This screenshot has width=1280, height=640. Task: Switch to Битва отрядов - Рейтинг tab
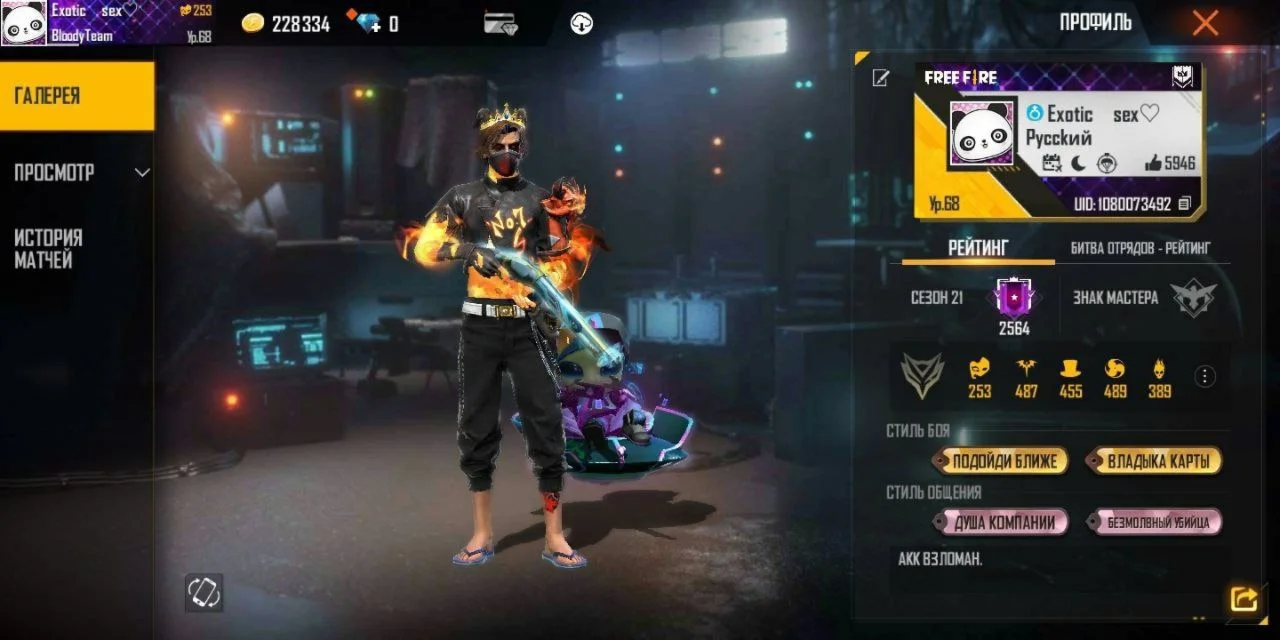click(1140, 247)
